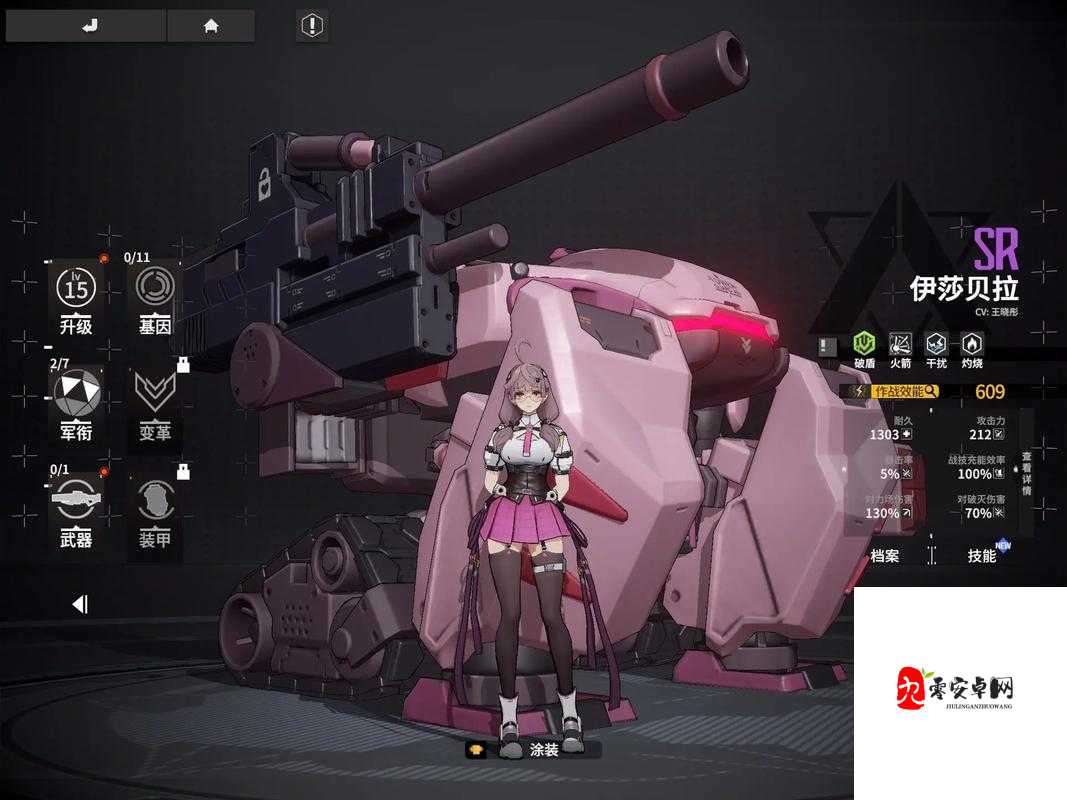Image resolution: width=1067 pixels, height=800 pixels.
Task: Collapse the left side menu panel
Action: 80,603
